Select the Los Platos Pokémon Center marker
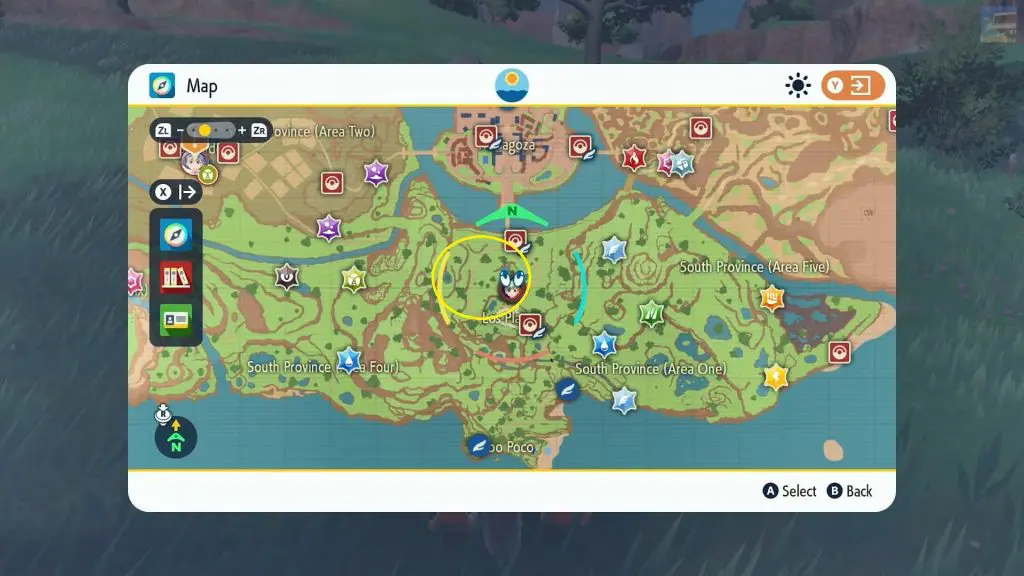 531,323
